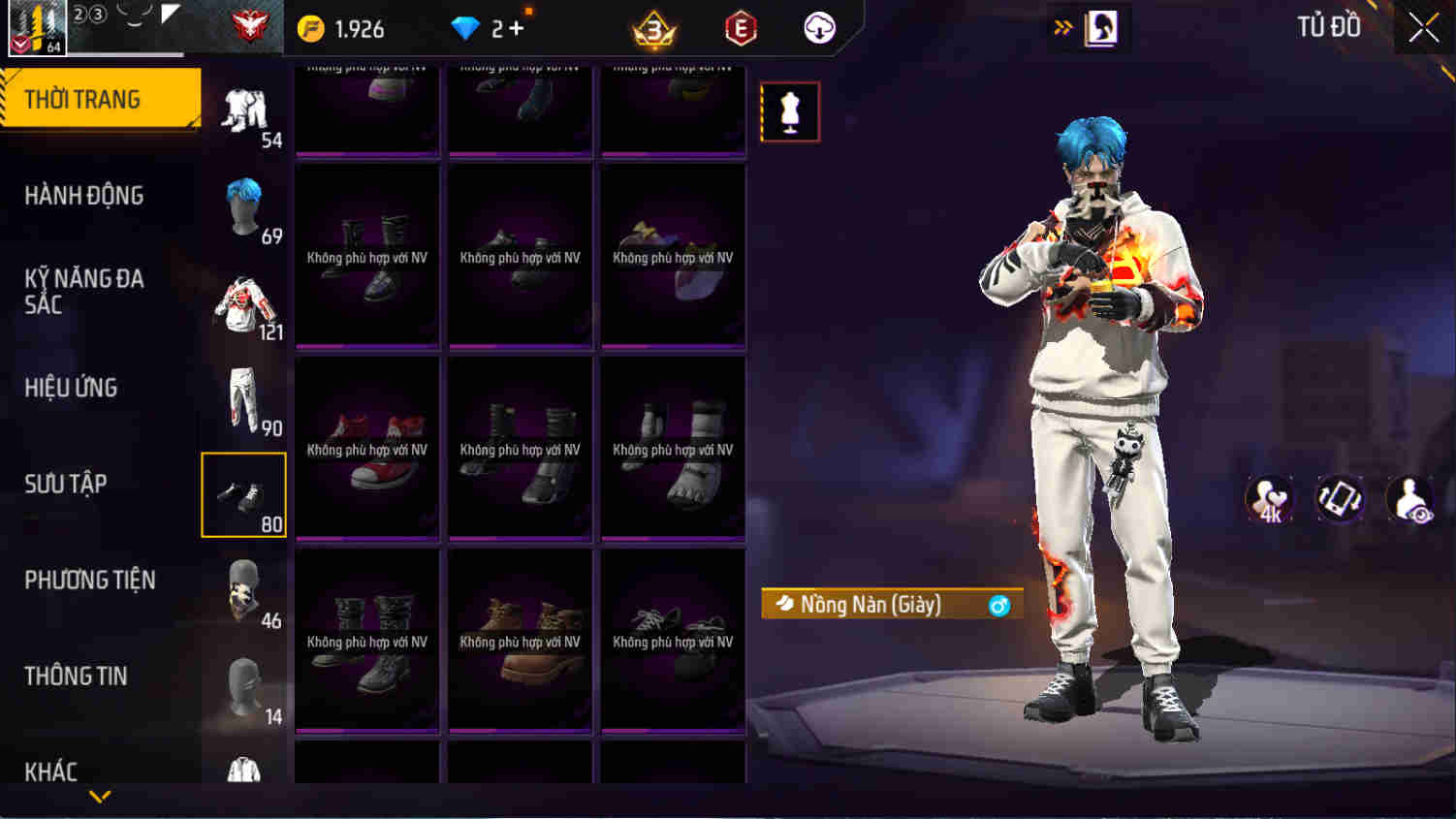The width and height of the screenshot is (1456, 819).
Task: Open the character spectate view icon
Action: coord(1410,500)
